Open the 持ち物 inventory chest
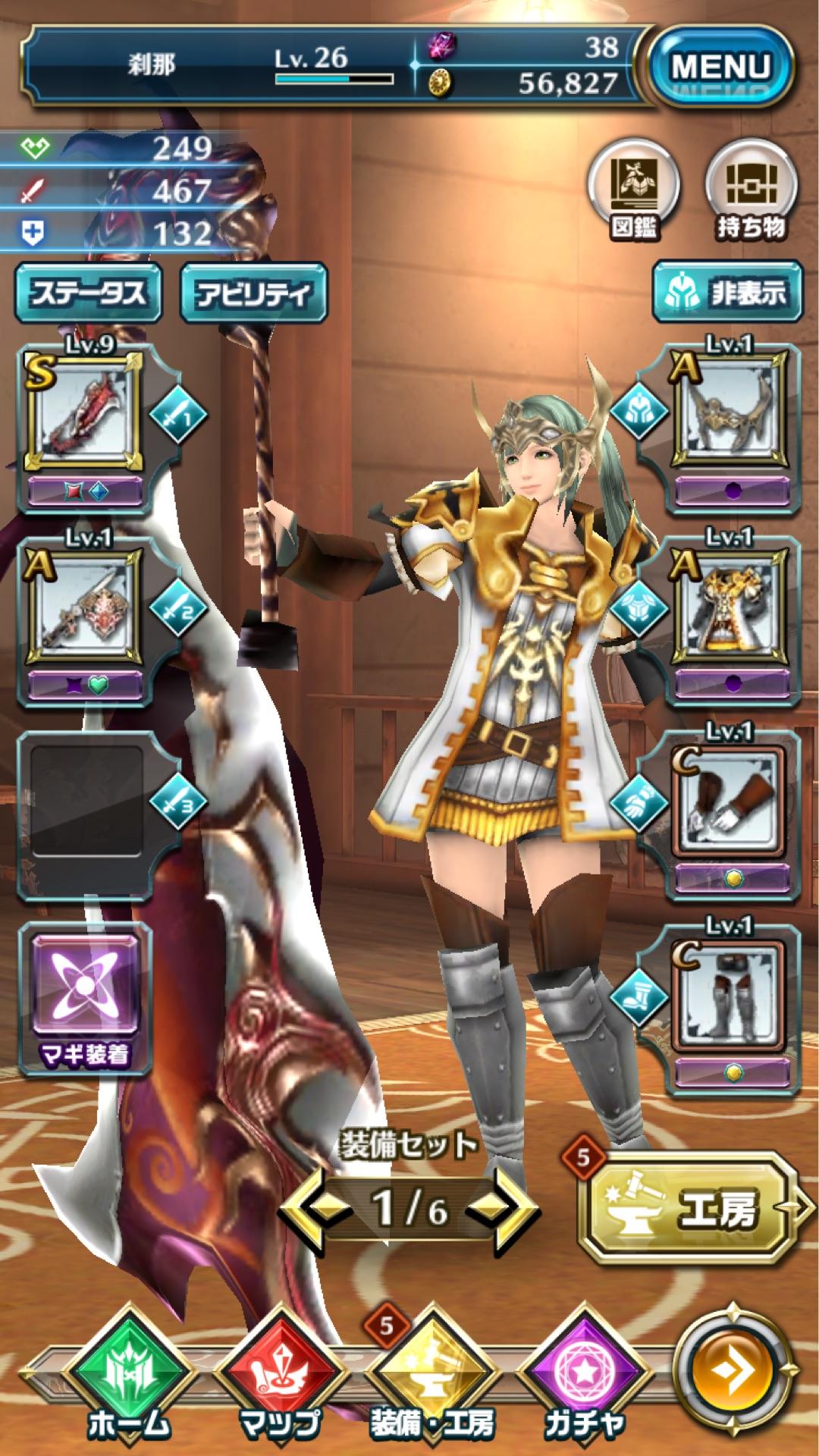This screenshot has height=1456, width=819. point(751,192)
